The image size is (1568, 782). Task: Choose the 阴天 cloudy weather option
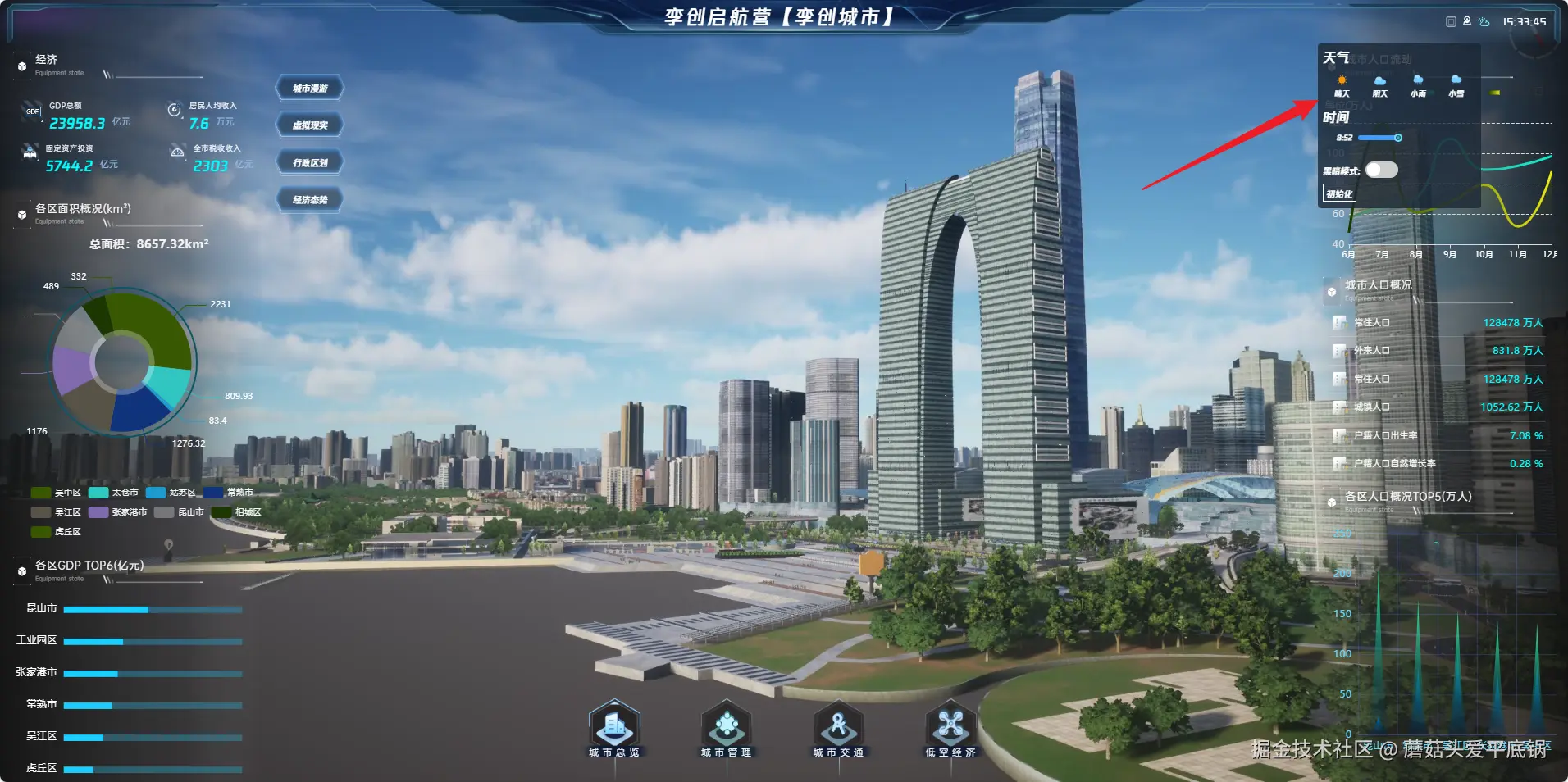tap(1380, 84)
